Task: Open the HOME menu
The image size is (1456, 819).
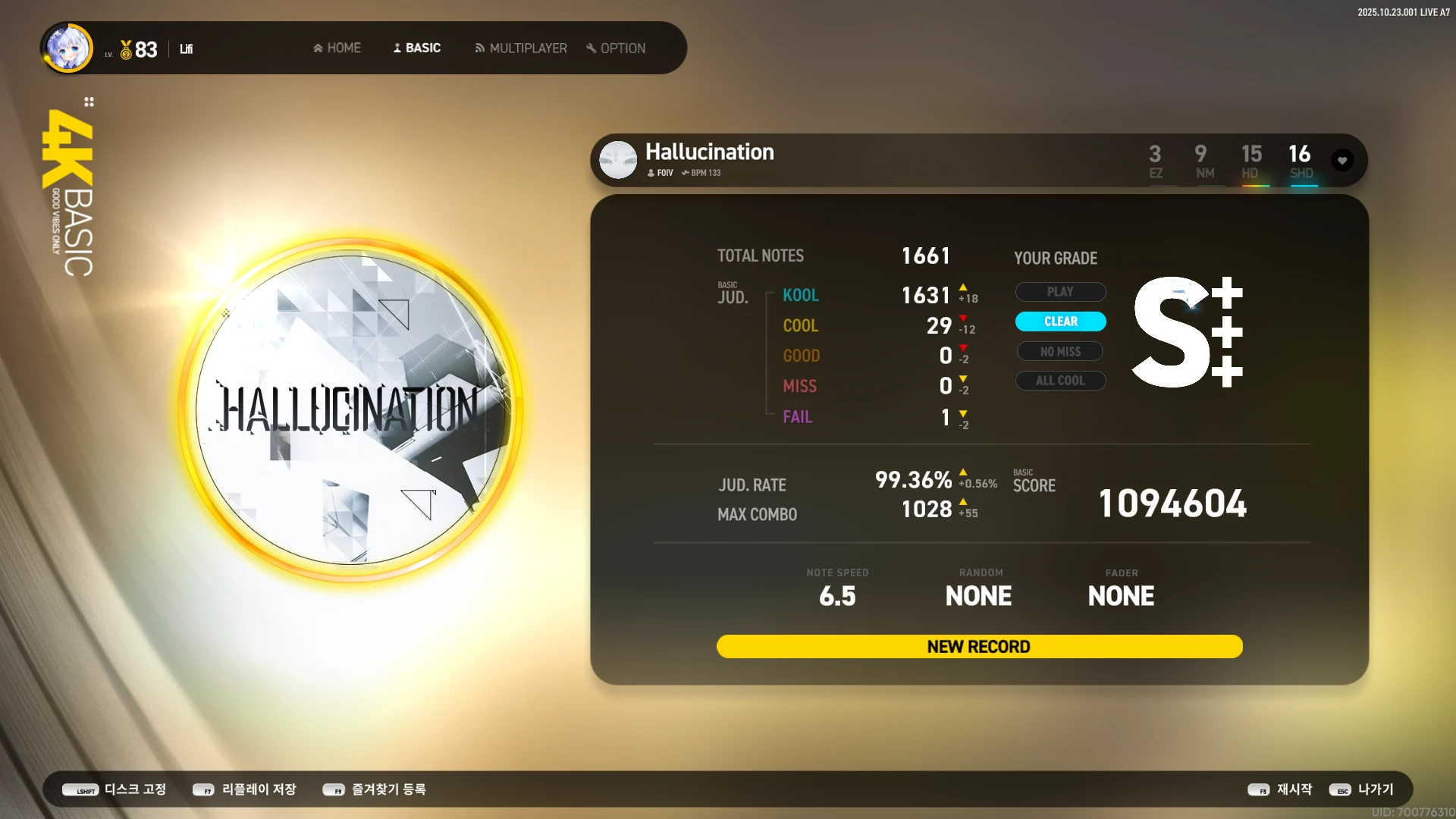Action: pyautogui.click(x=337, y=48)
